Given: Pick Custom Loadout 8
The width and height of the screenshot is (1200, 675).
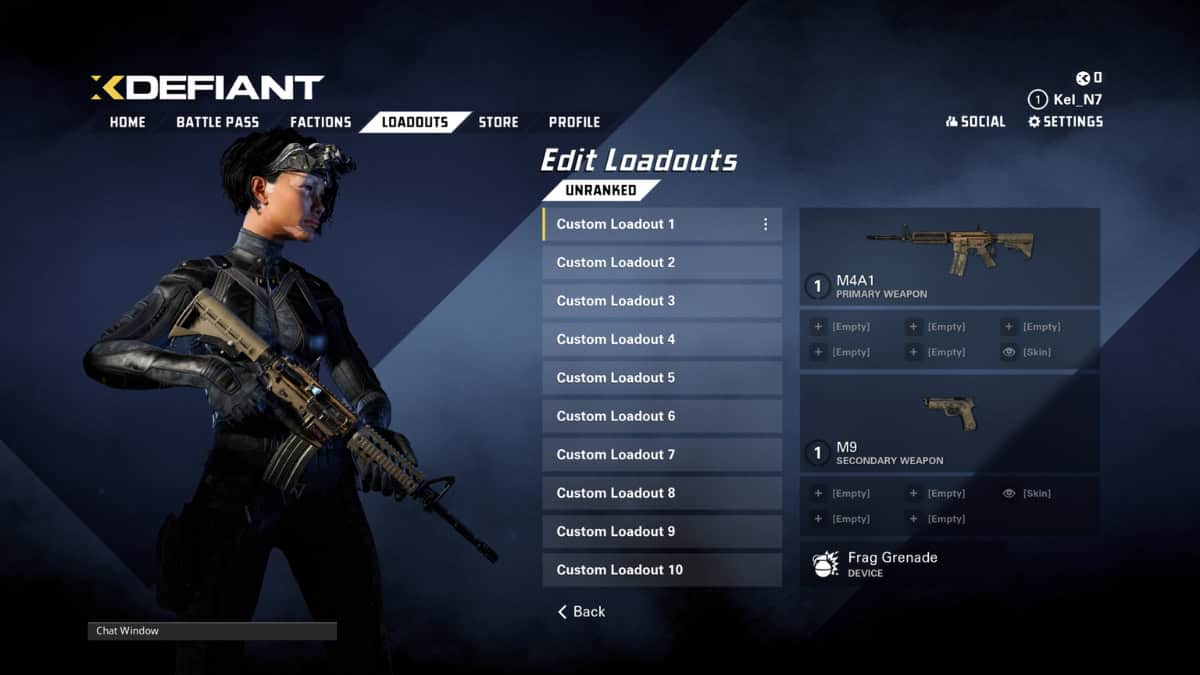Looking at the screenshot, I should [x=661, y=493].
